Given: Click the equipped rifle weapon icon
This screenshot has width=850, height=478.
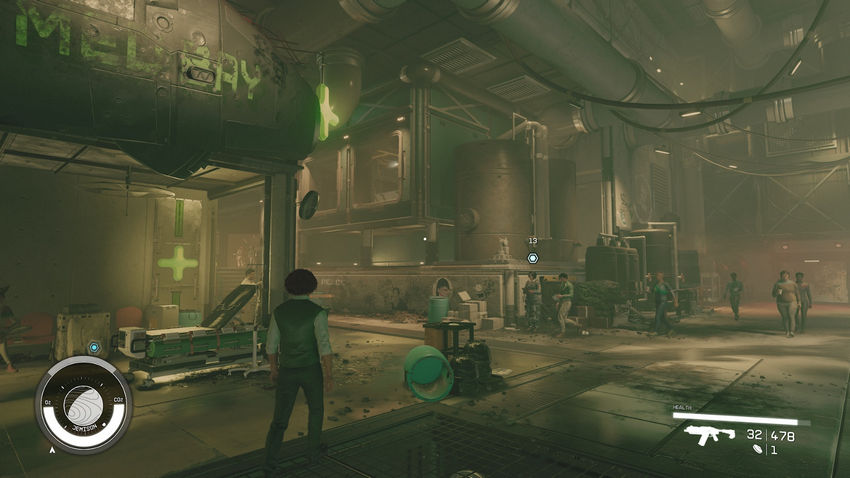Looking at the screenshot, I should 709,435.
